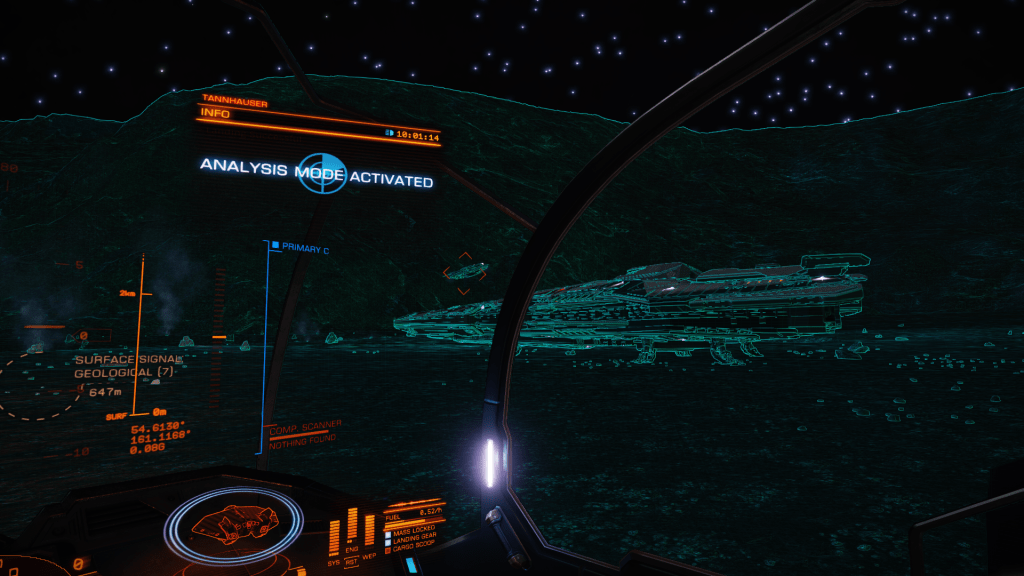The image size is (1024, 576).
Task: Select the Primary C fire group label
Action: tap(305, 246)
